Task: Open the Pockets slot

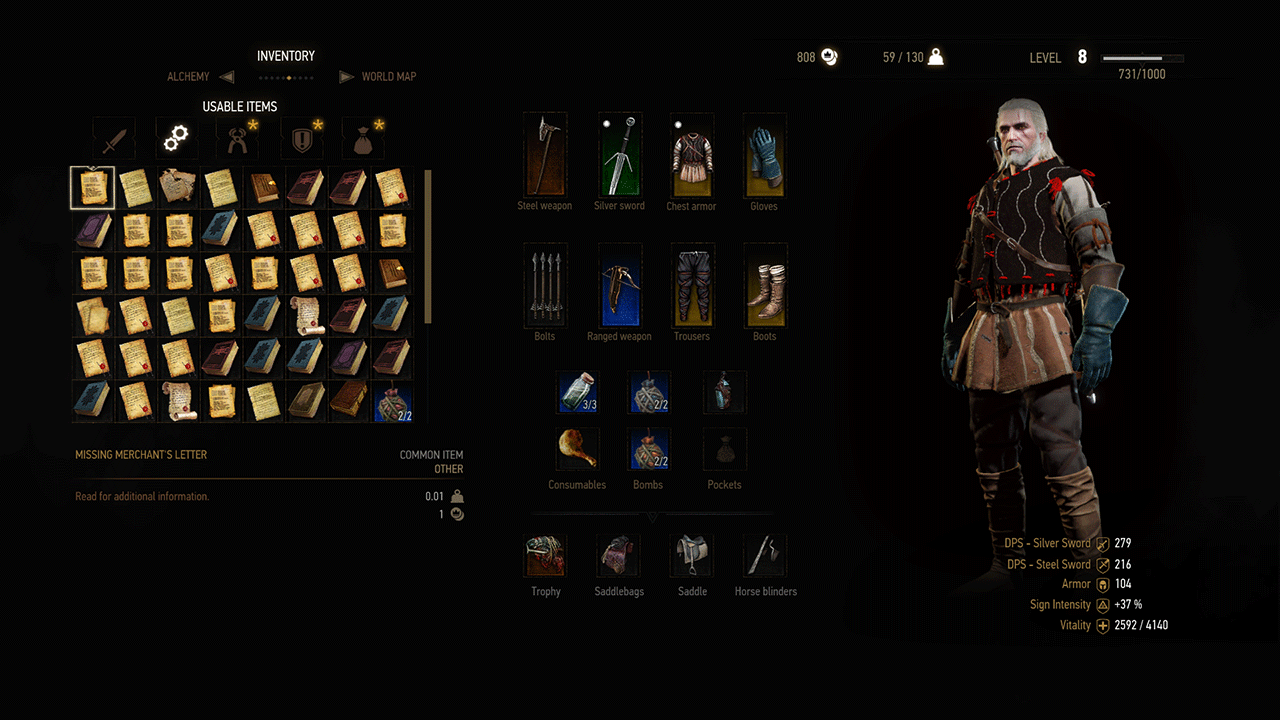Action: 724,450
